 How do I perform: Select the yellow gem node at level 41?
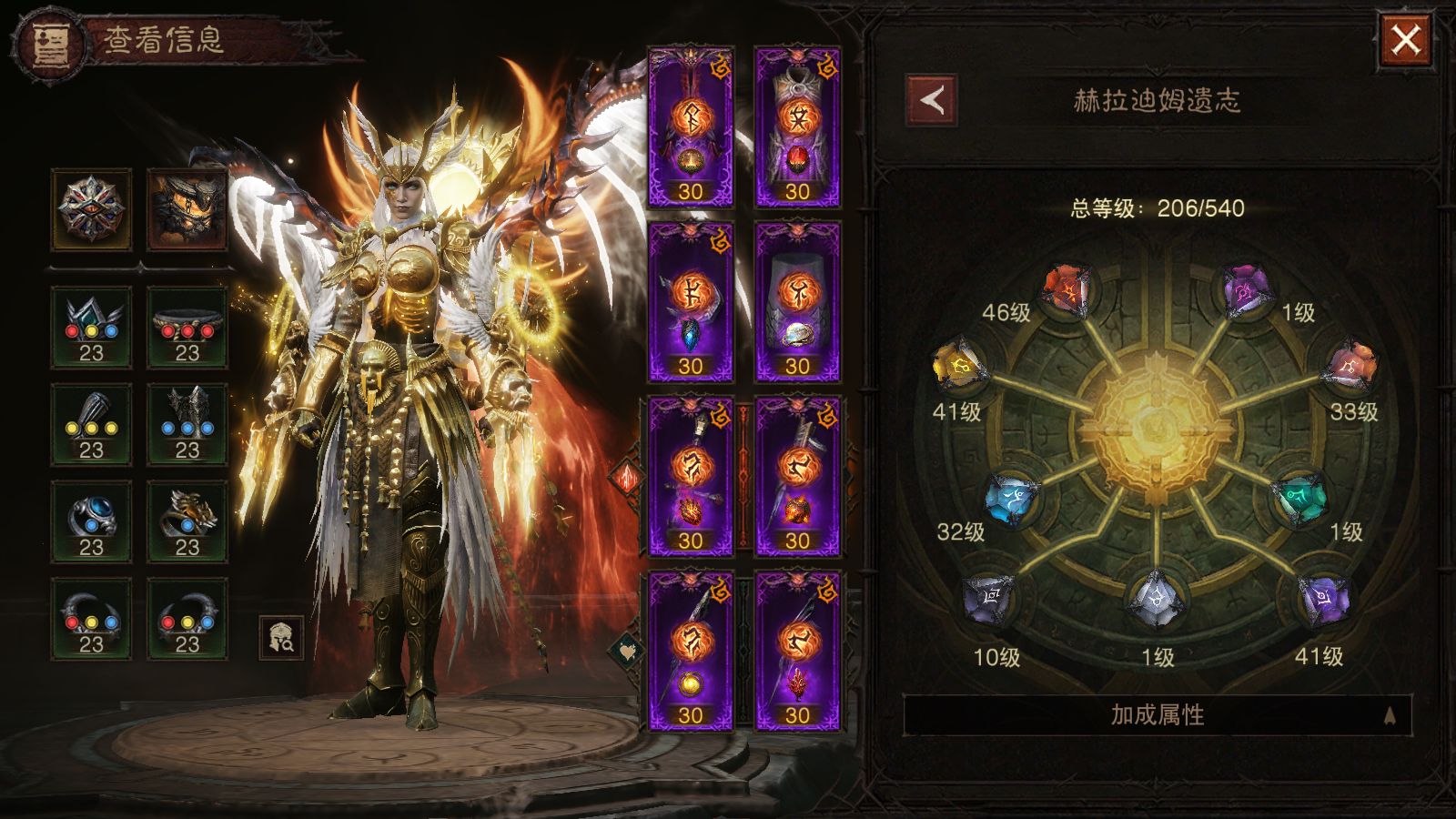[x=958, y=367]
